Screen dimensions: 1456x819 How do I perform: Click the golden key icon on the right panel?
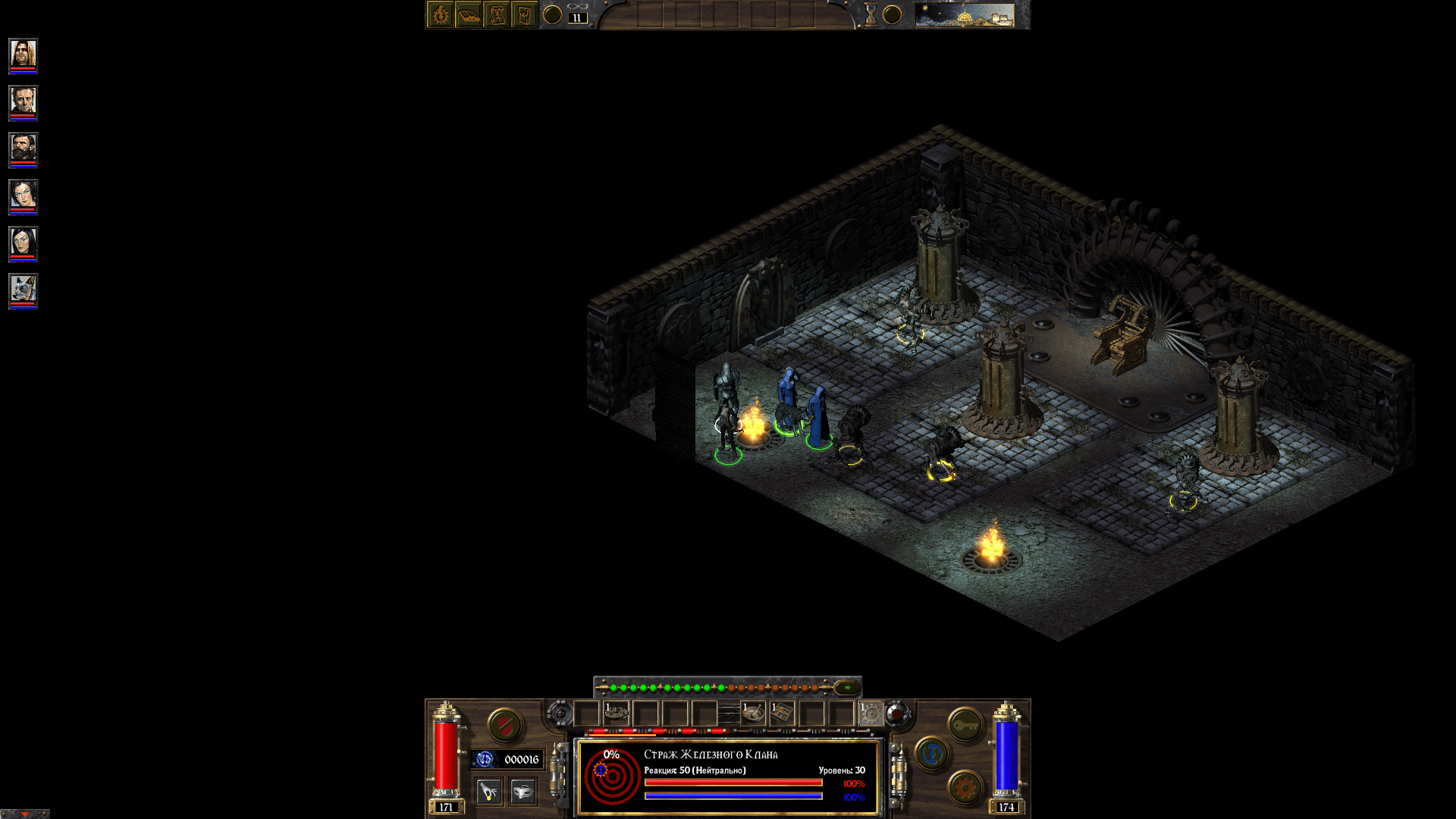coord(965,724)
